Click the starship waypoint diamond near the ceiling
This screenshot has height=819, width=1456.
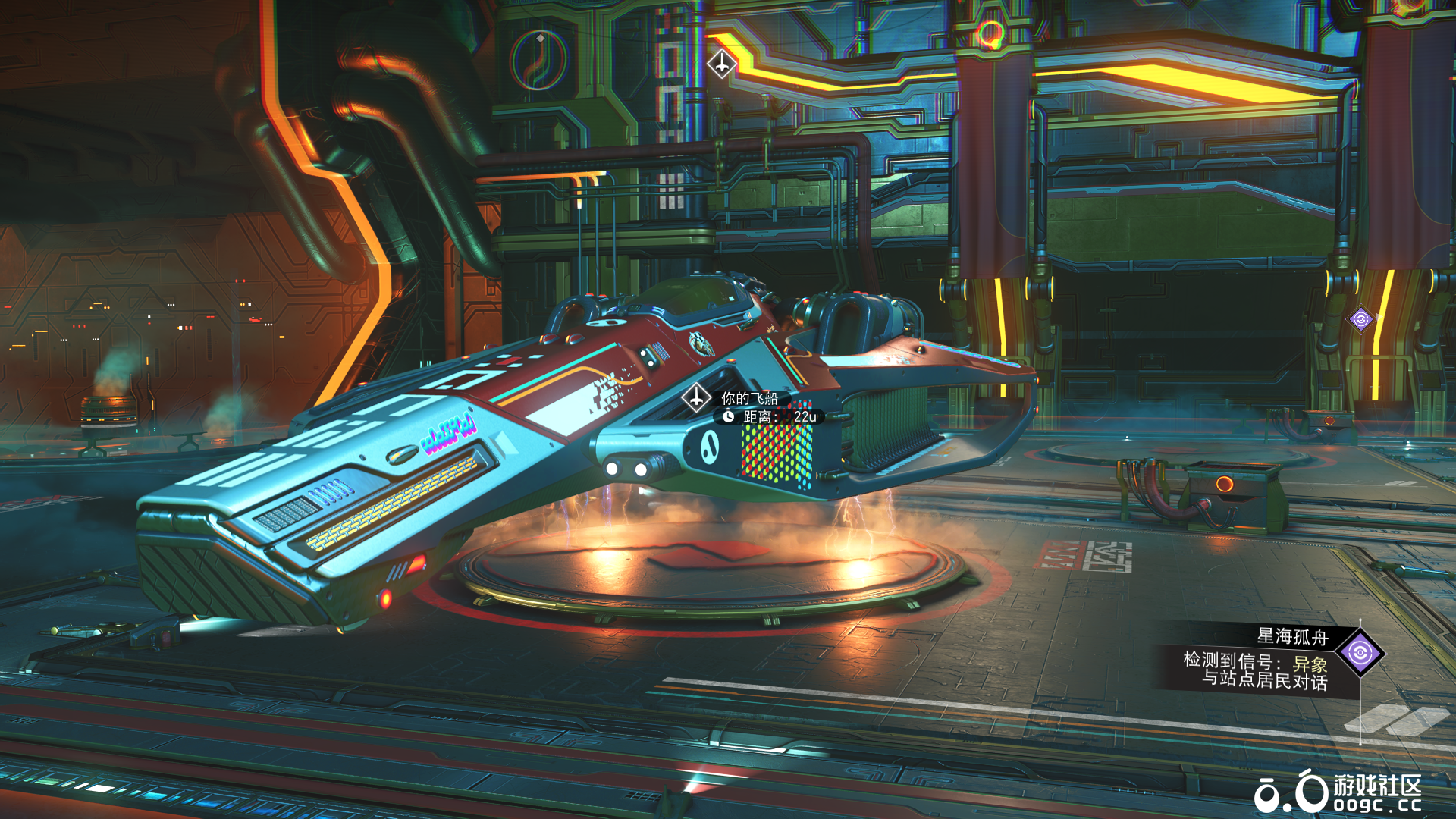point(721,64)
